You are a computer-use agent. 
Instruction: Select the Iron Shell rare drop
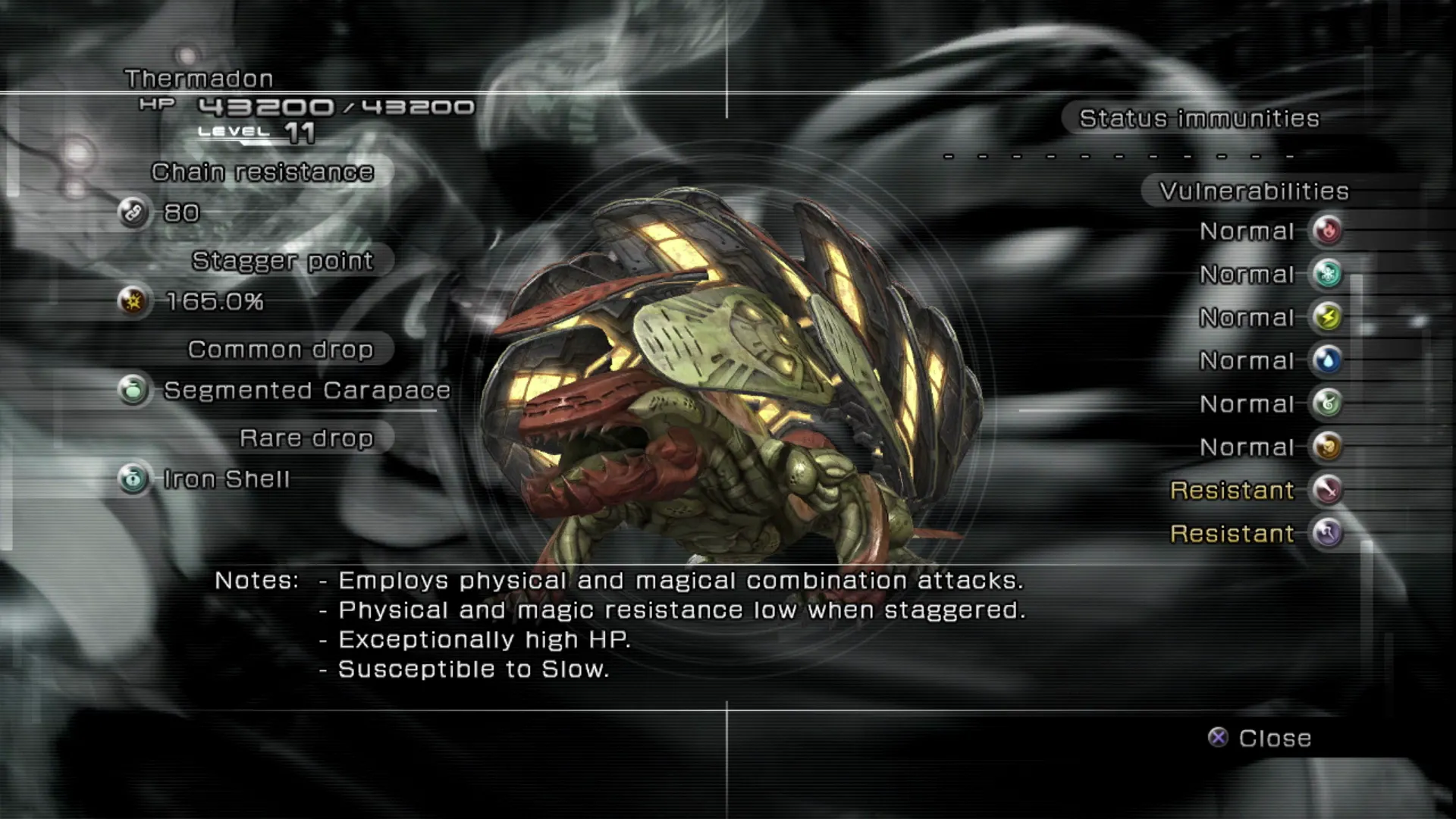click(226, 479)
